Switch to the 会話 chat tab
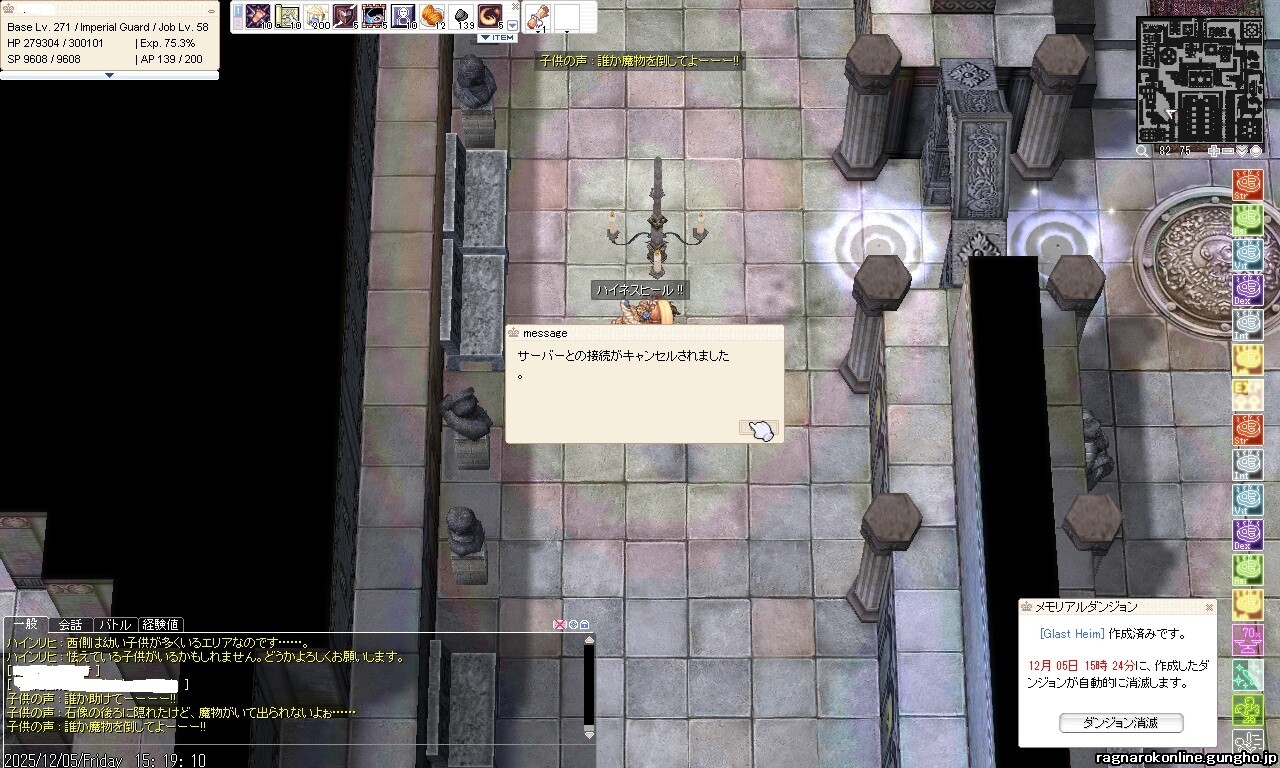Image resolution: width=1280 pixels, height=768 pixels. (x=70, y=625)
